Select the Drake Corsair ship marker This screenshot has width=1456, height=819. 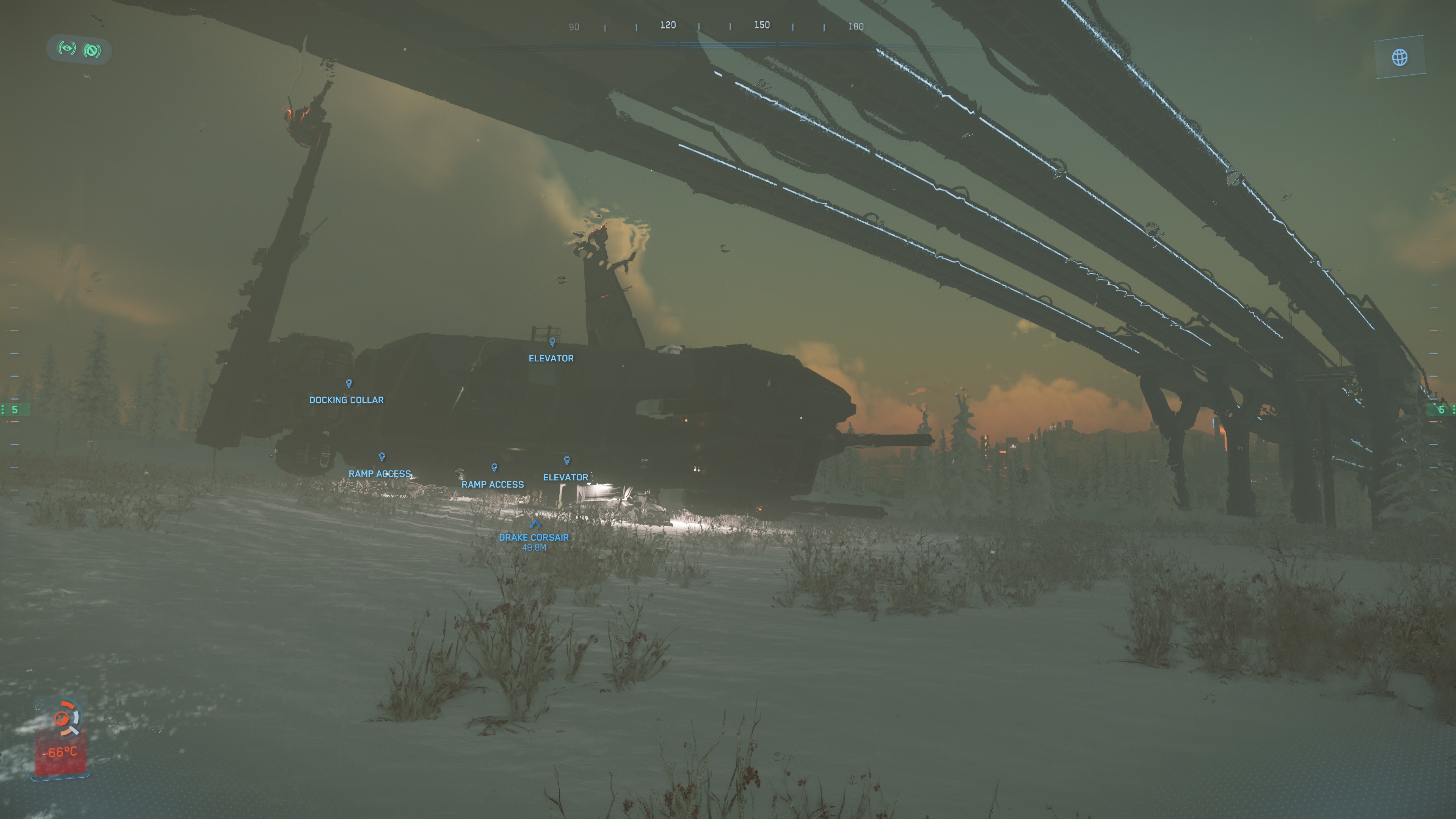[535, 525]
